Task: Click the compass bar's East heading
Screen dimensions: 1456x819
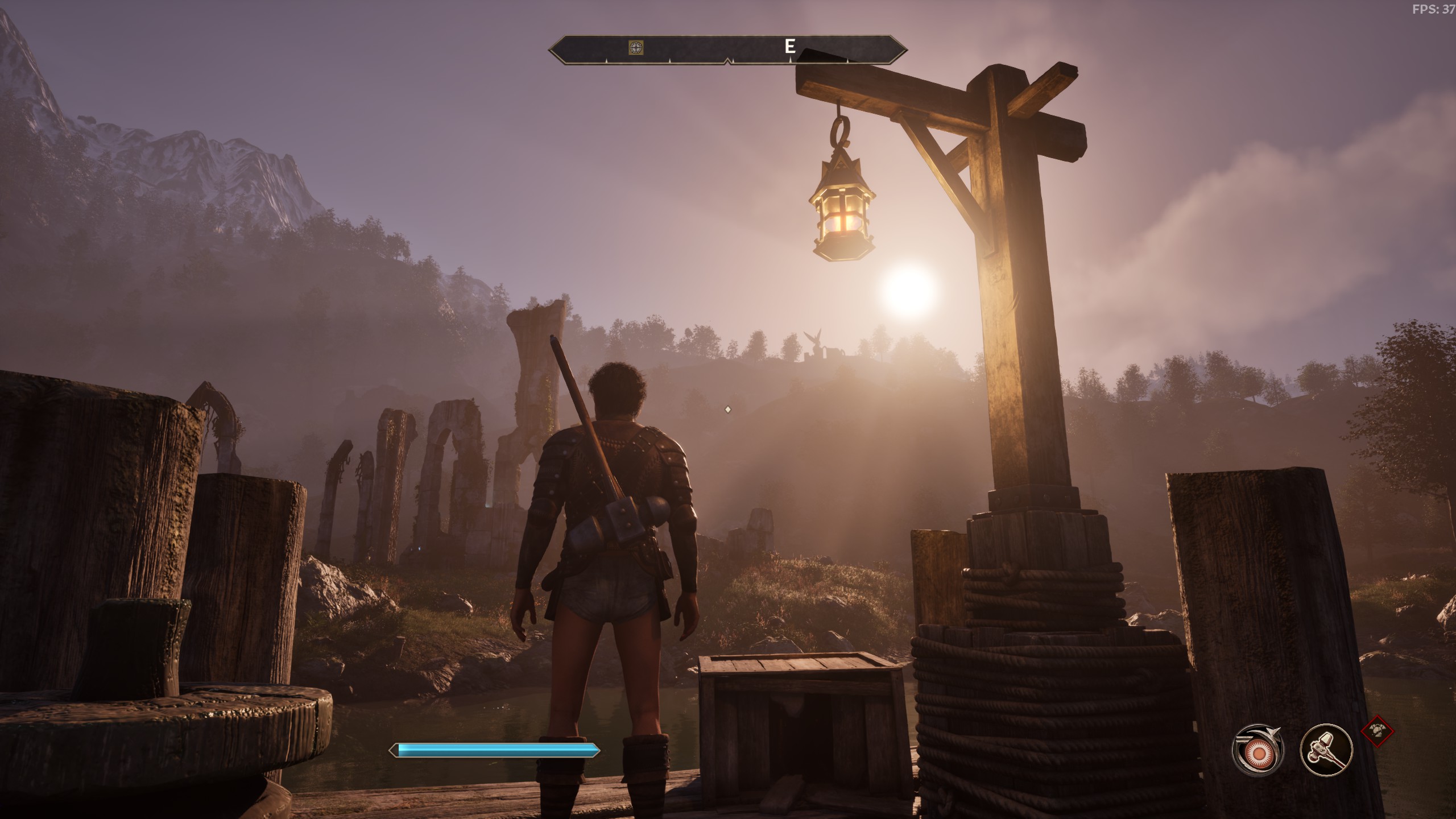Action: click(x=789, y=47)
